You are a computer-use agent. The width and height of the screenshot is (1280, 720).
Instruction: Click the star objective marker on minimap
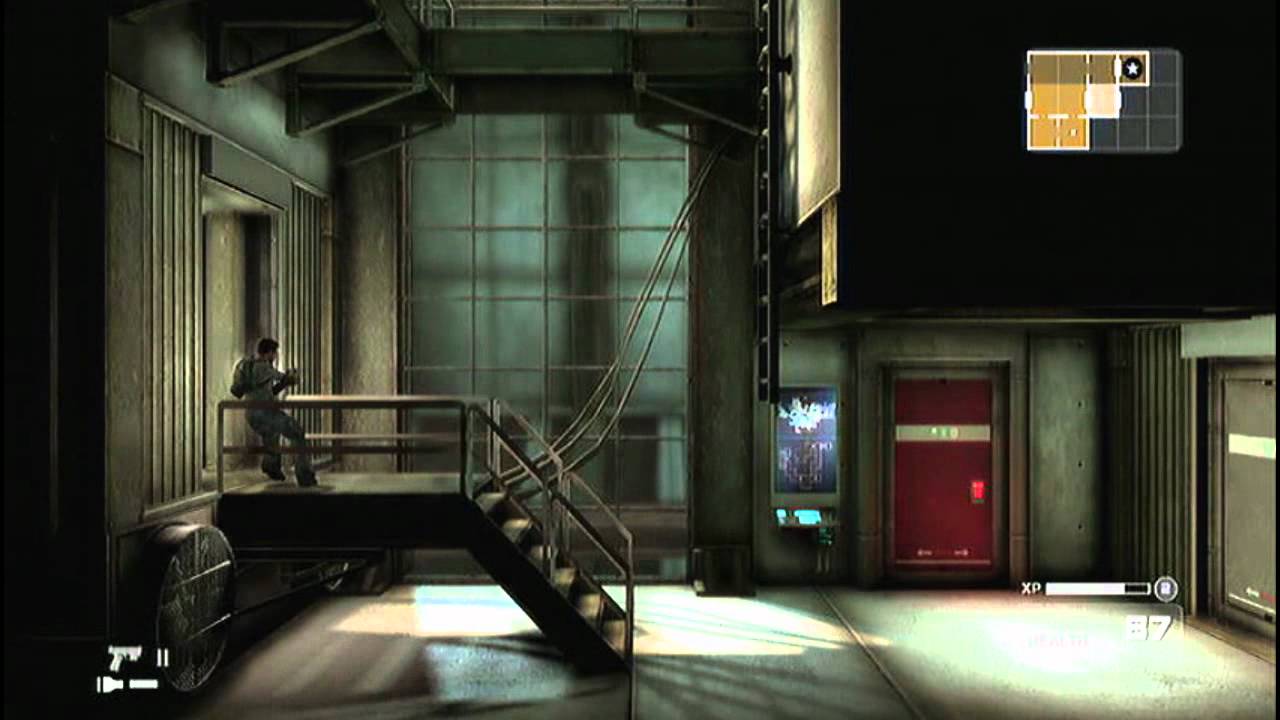point(1132,67)
